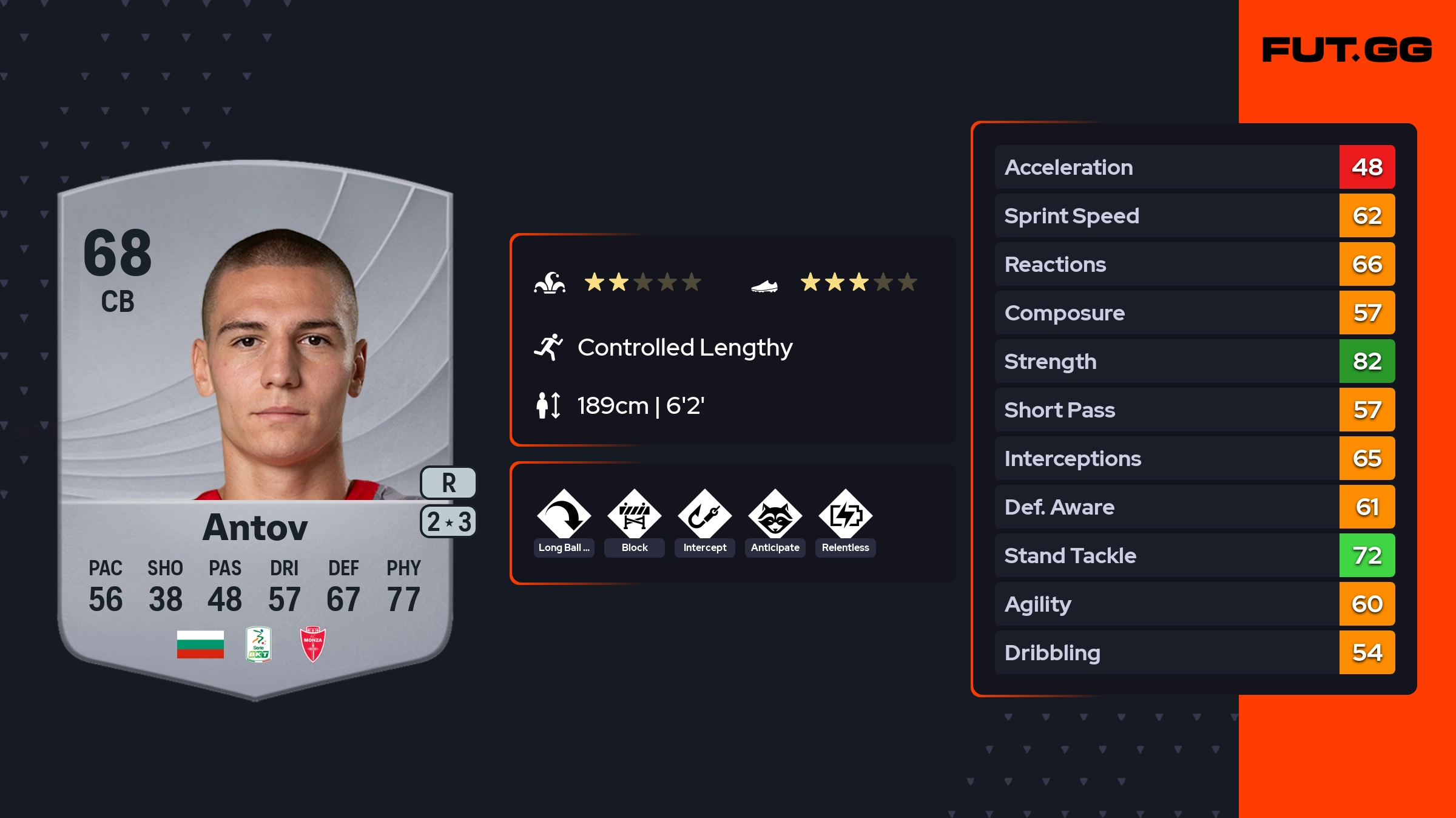The height and width of the screenshot is (818, 1456).
Task: Select the Strength stat row
Action: pyautogui.click(x=1194, y=361)
